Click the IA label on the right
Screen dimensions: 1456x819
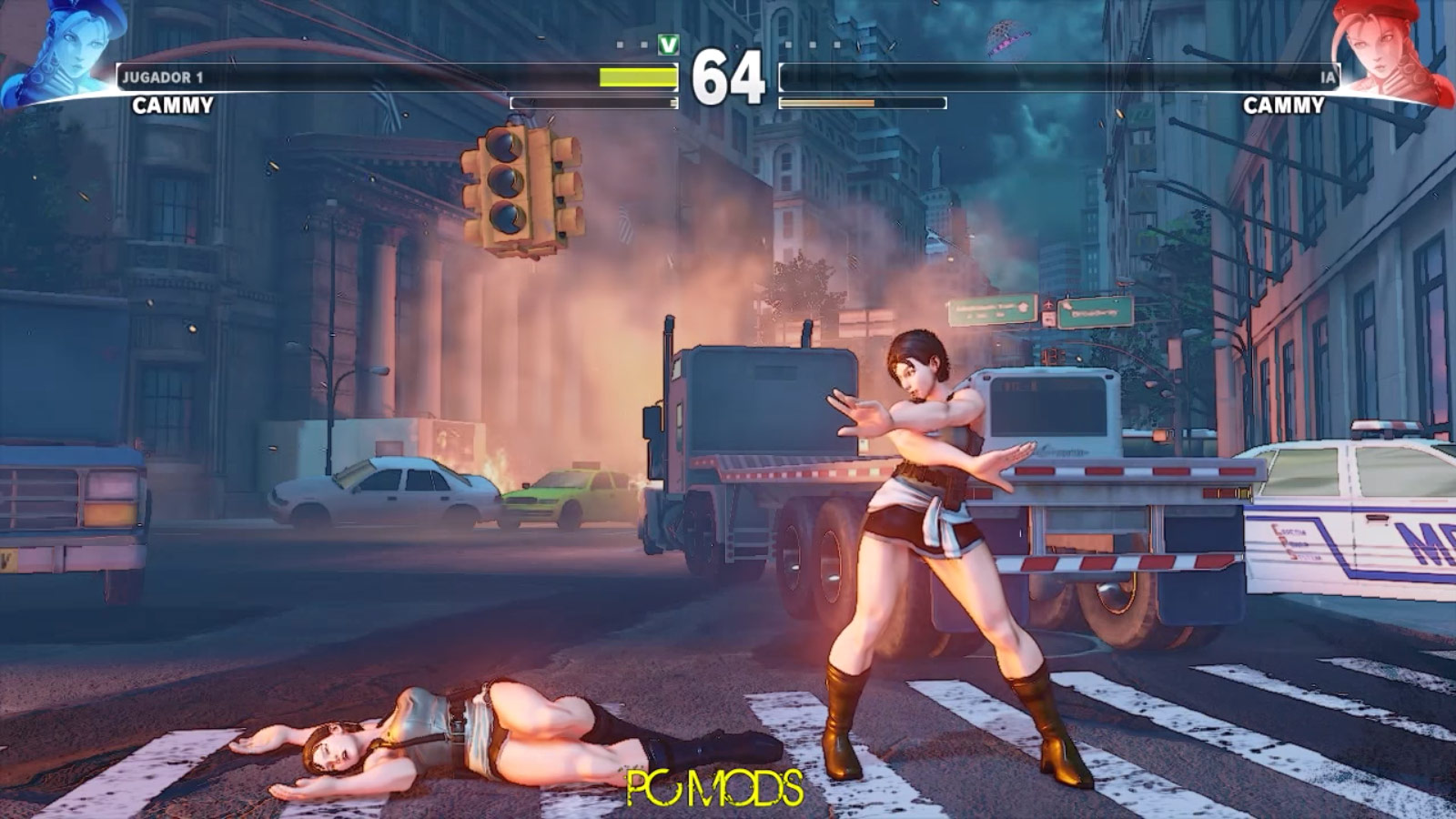tap(1327, 78)
